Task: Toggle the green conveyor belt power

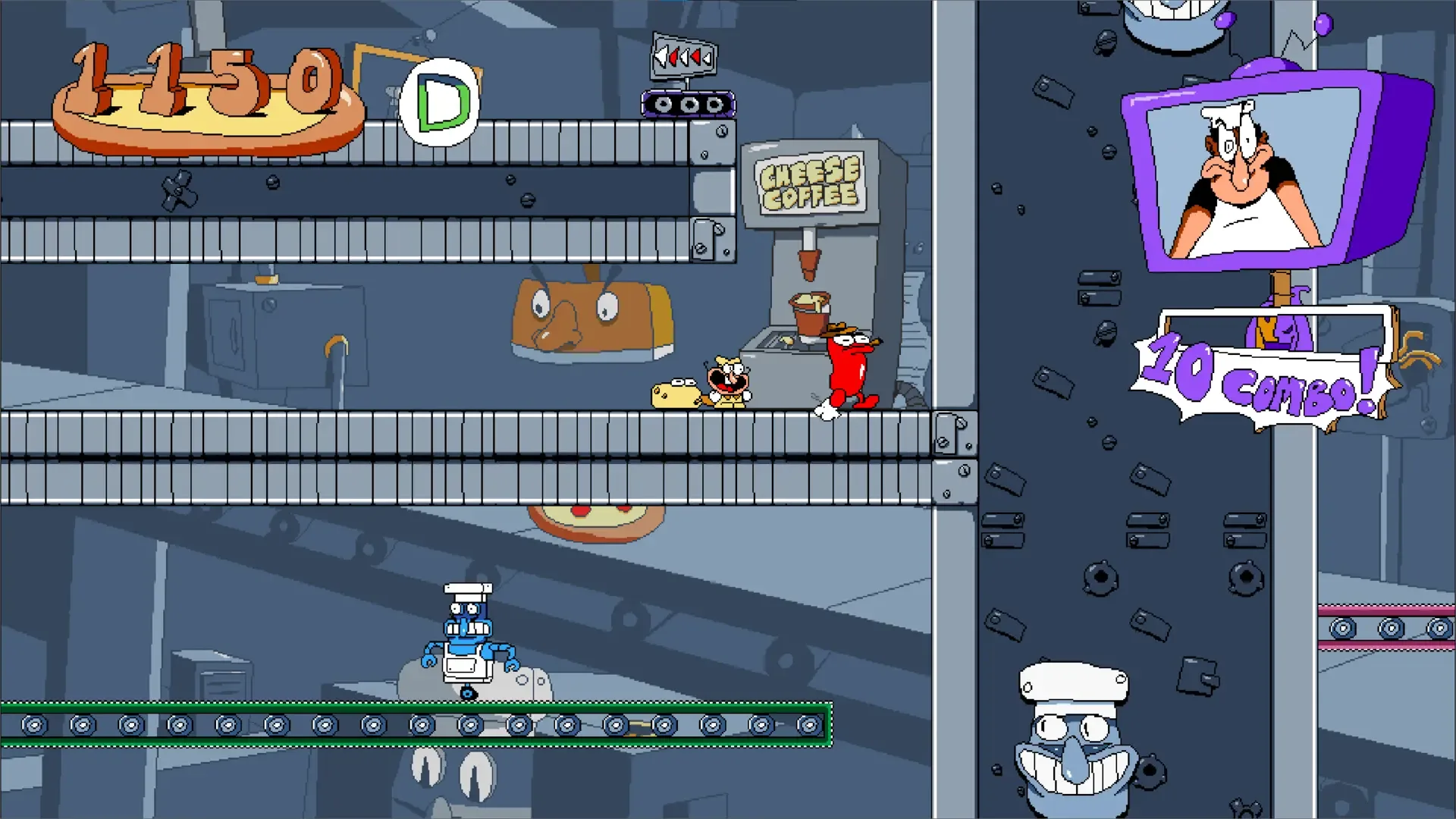Action: click(x=417, y=724)
